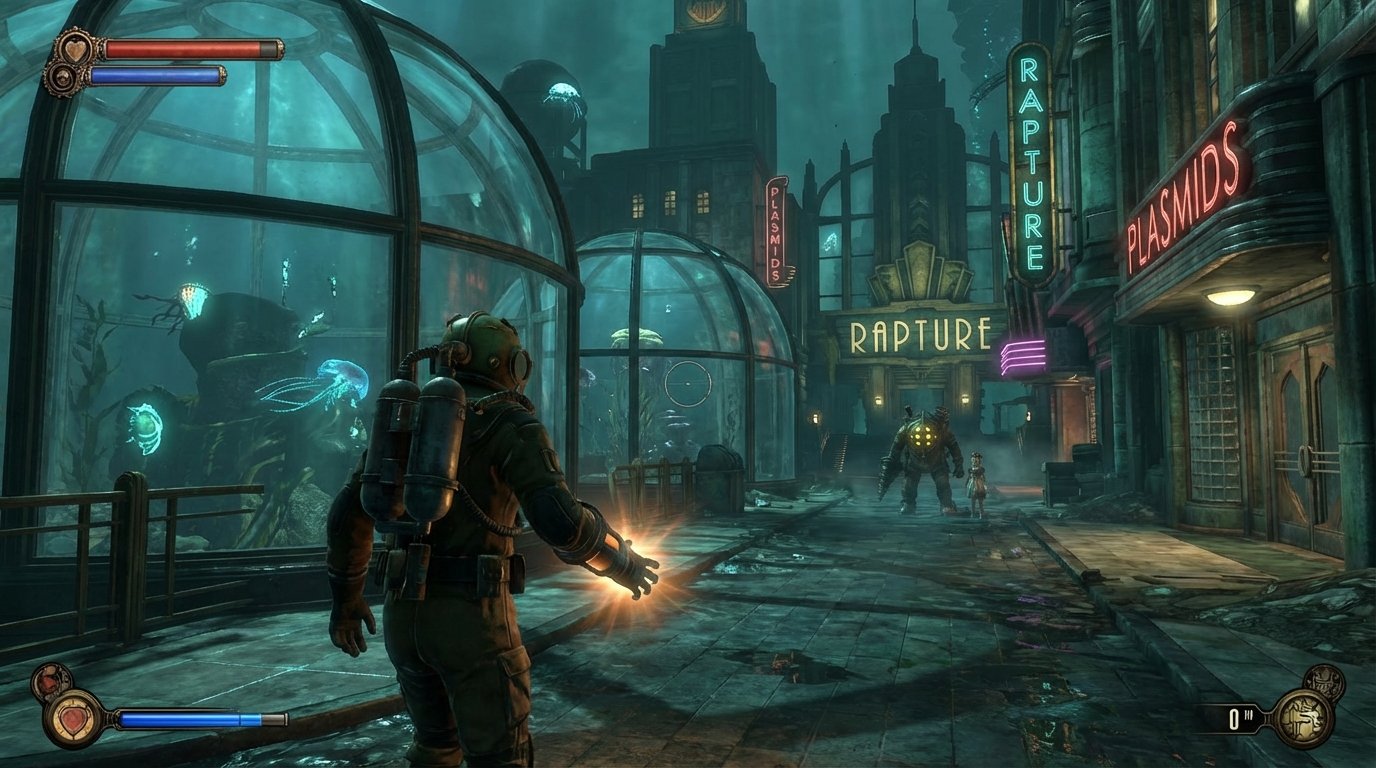This screenshot has width=1376, height=768.
Task: Click the red health bar top left
Action: coord(183,48)
